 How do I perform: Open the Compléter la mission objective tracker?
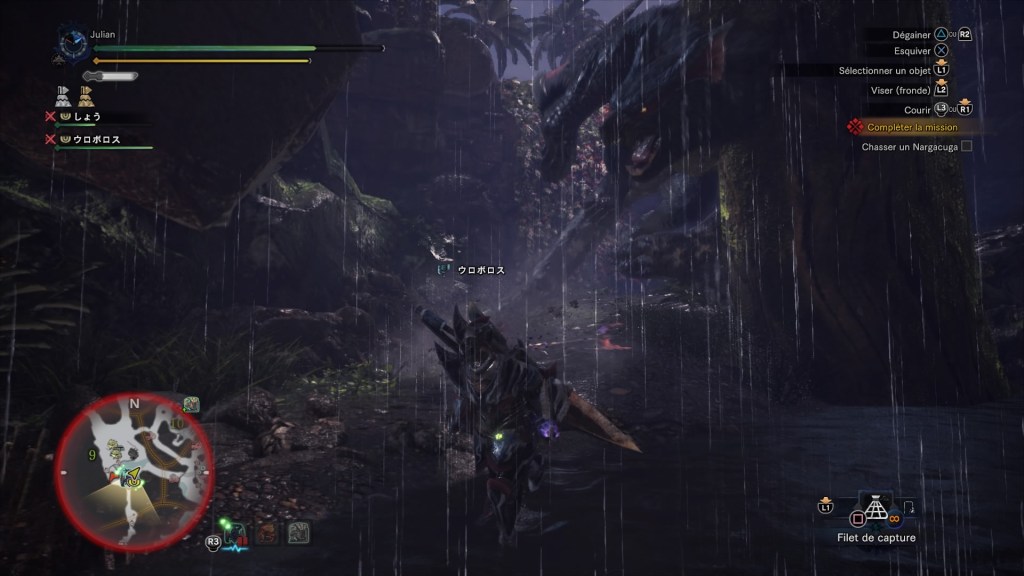tap(911, 127)
